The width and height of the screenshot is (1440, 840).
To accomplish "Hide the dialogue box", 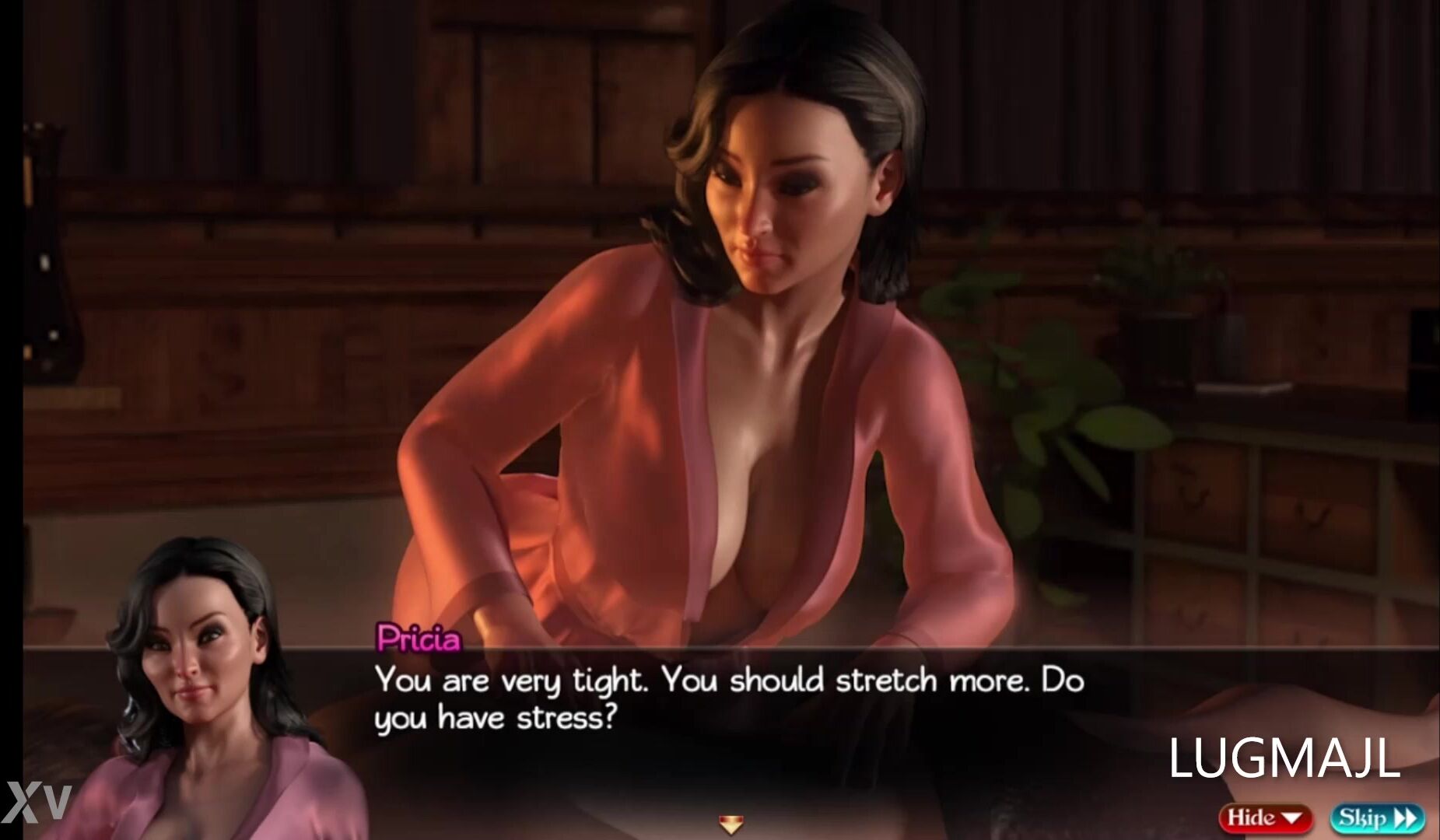I will click(x=1265, y=817).
